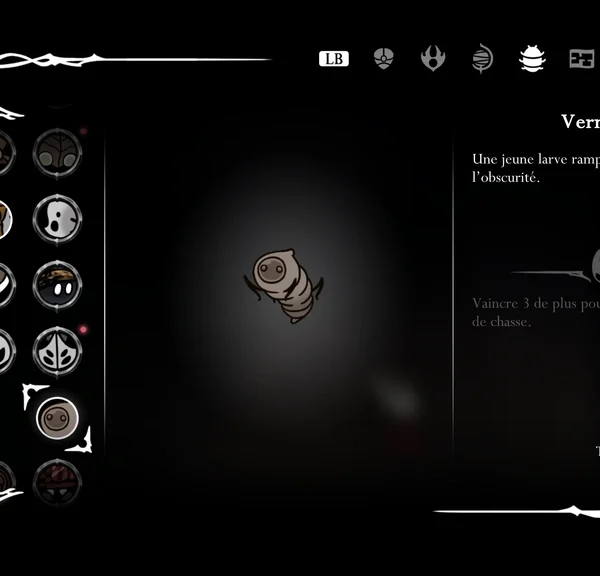
Task: Open the inventory tab with the mask icon
Action: [384, 59]
